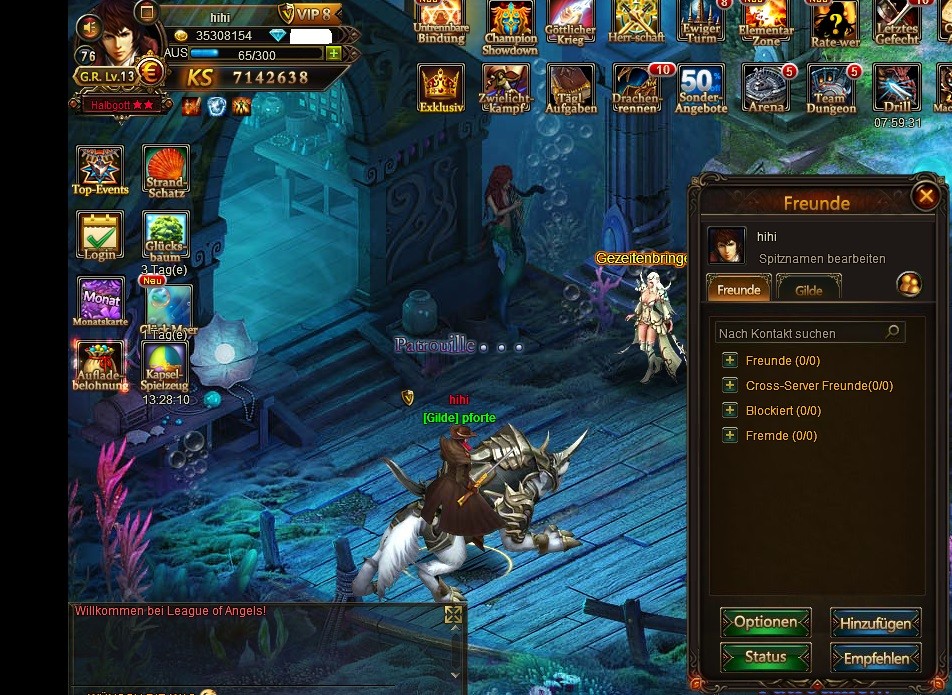The width and height of the screenshot is (952, 695).
Task: Claim the Login reward icon
Action: (x=100, y=236)
